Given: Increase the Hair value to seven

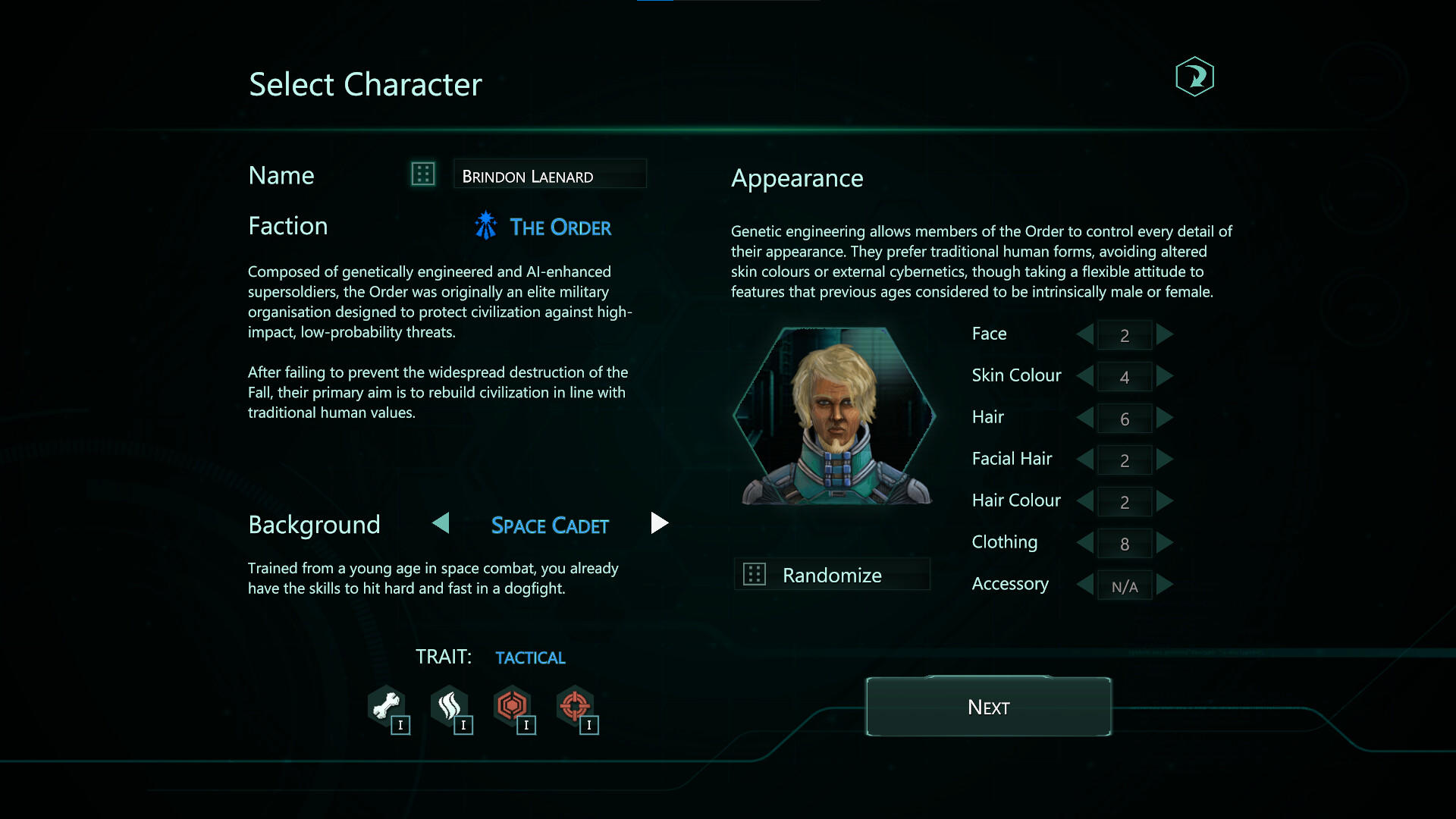Looking at the screenshot, I should [x=1166, y=418].
